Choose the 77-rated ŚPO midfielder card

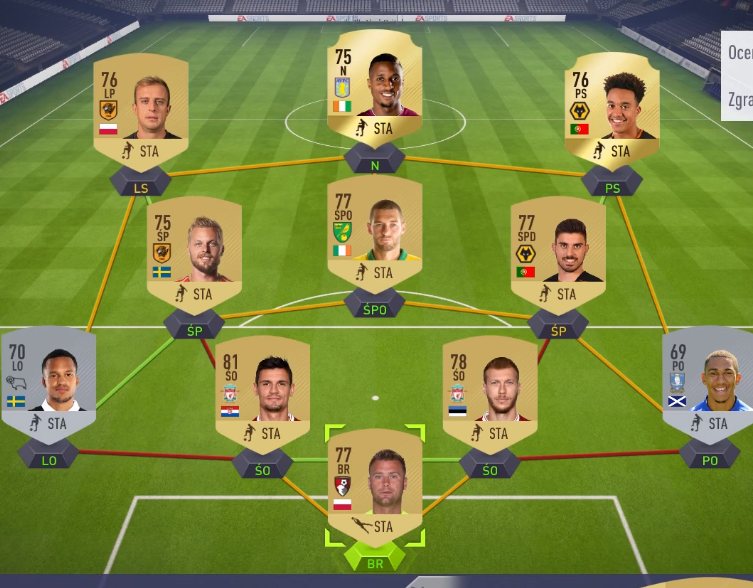(374, 233)
